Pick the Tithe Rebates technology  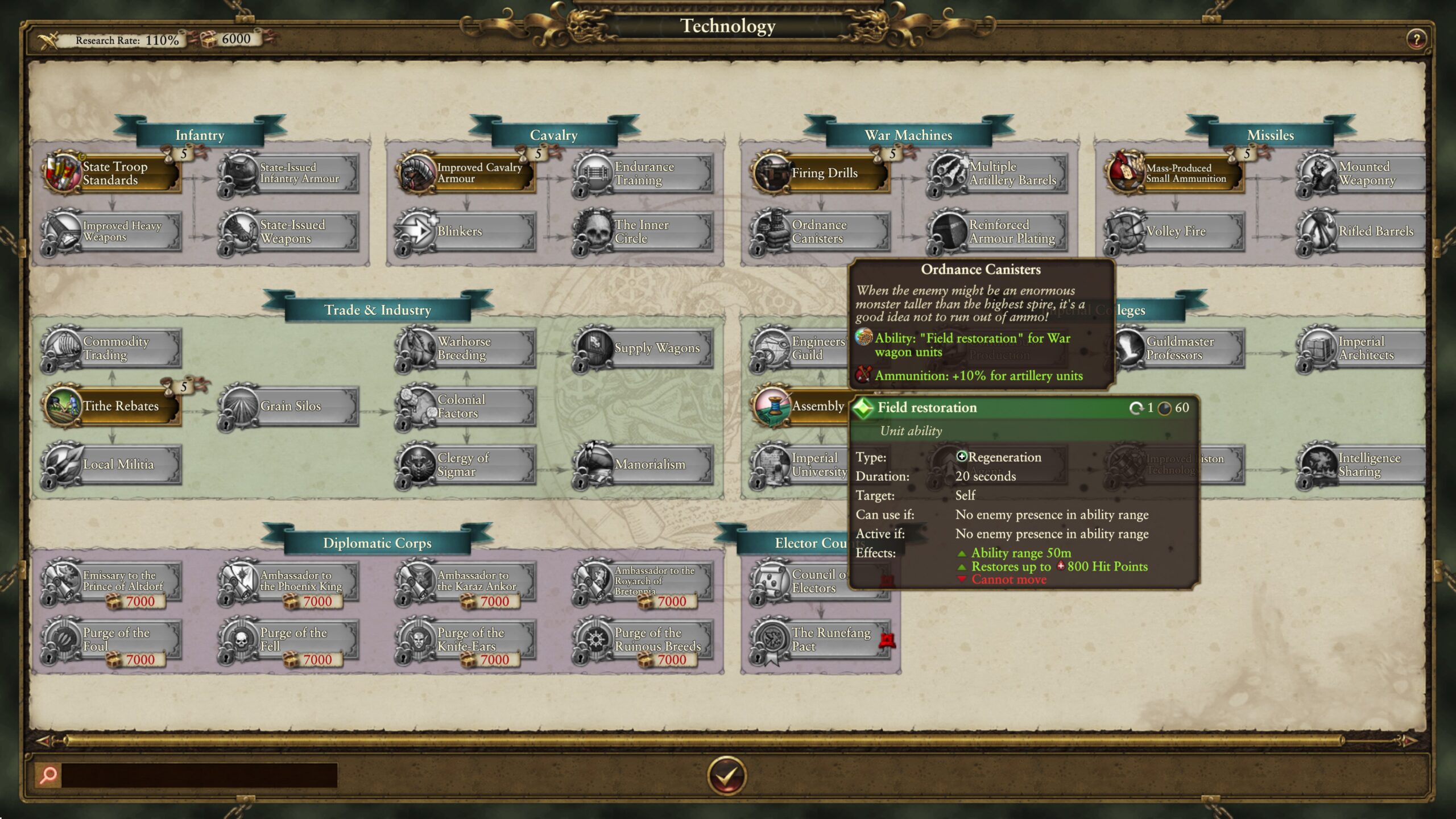112,406
